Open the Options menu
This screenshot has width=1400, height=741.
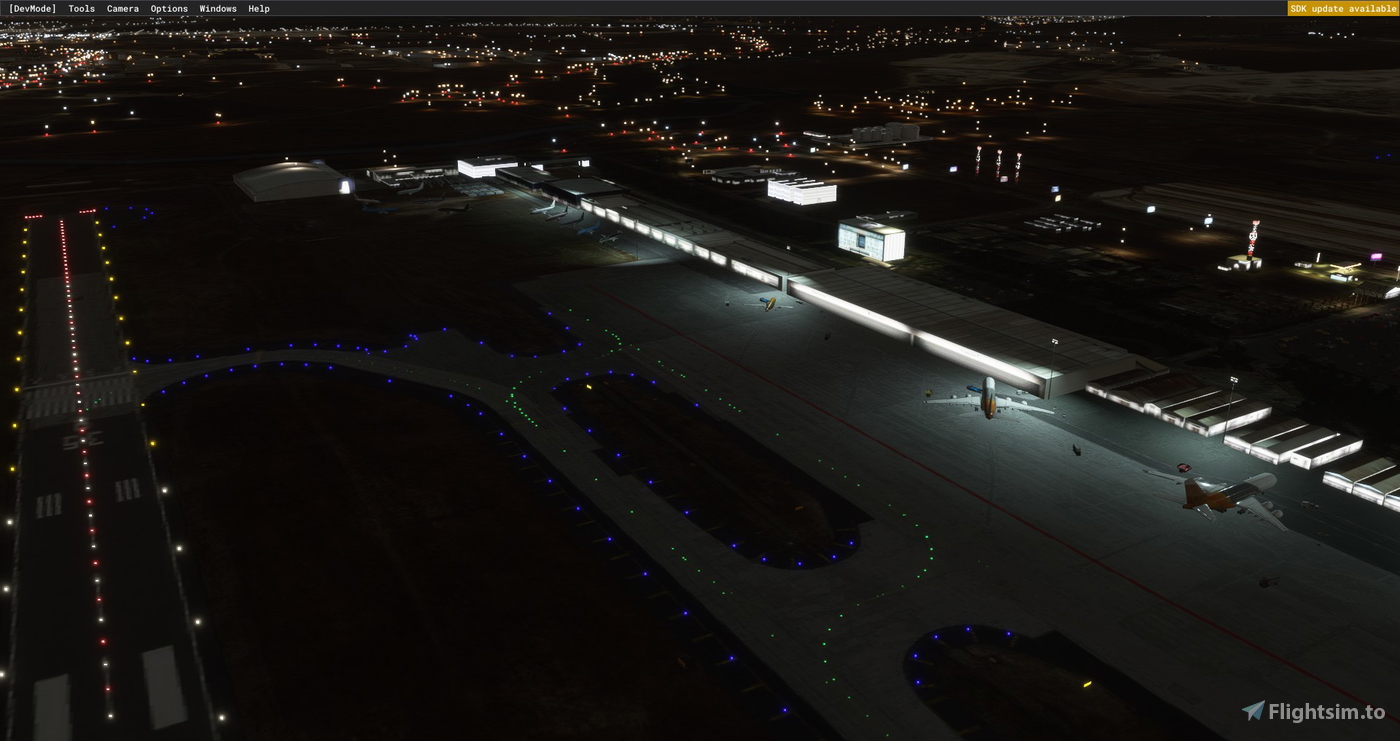(169, 8)
